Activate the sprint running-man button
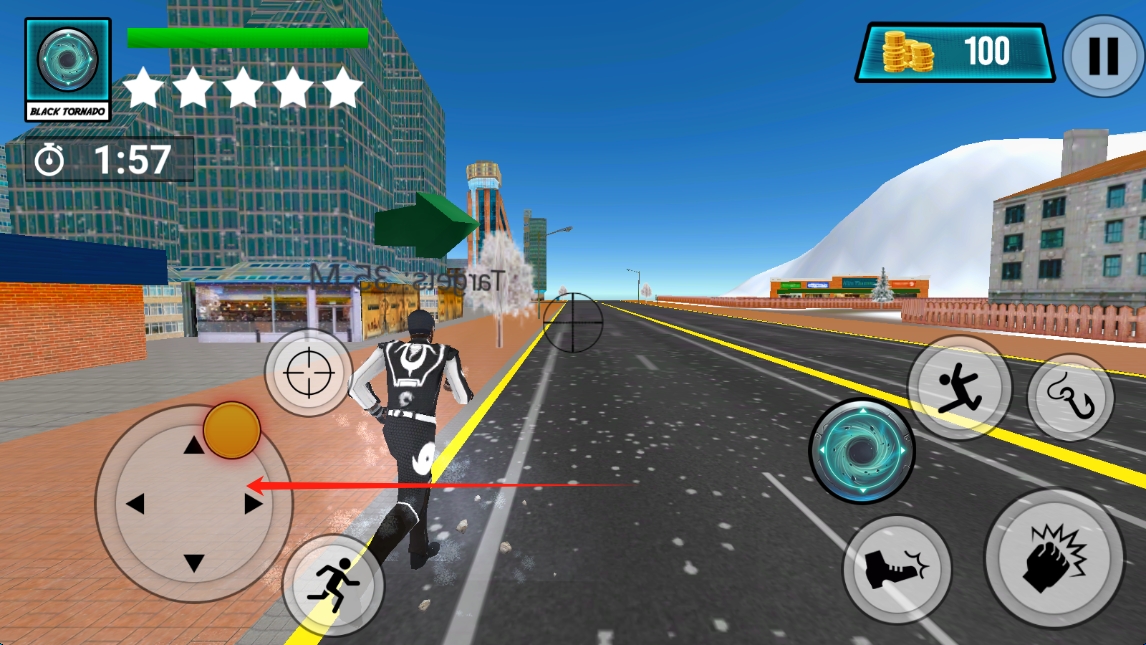 click(x=333, y=583)
